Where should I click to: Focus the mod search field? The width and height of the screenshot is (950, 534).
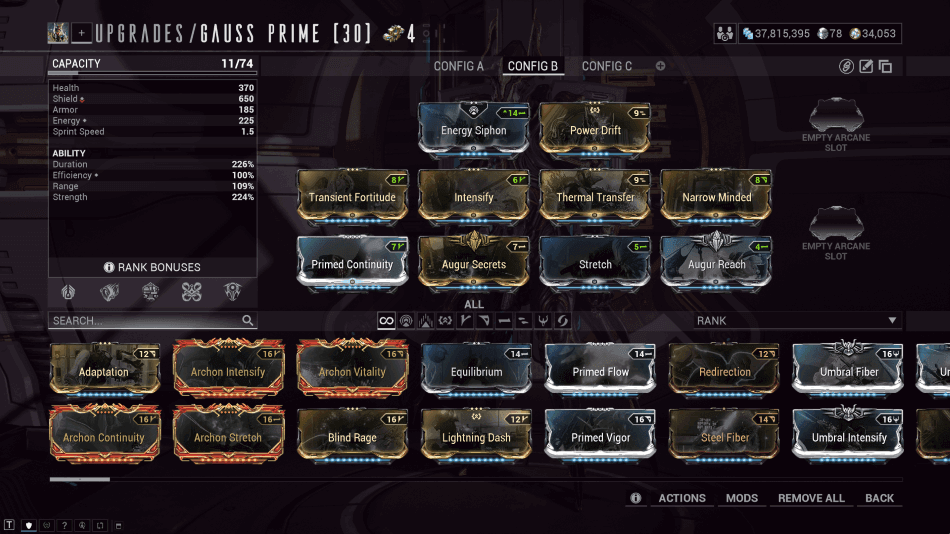tap(145, 321)
